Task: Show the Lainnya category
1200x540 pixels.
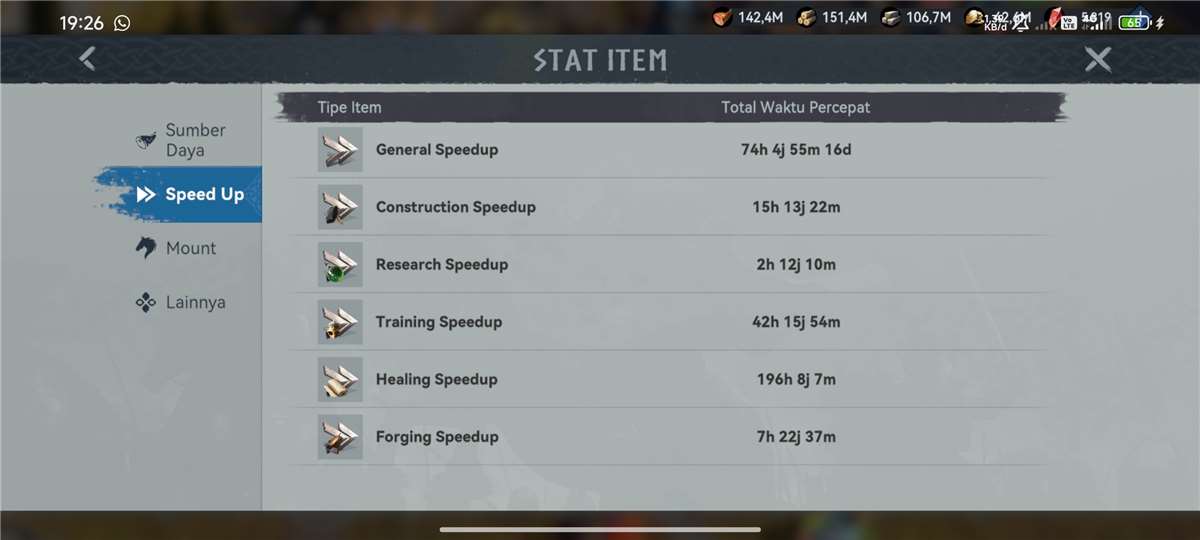Action: (x=181, y=302)
